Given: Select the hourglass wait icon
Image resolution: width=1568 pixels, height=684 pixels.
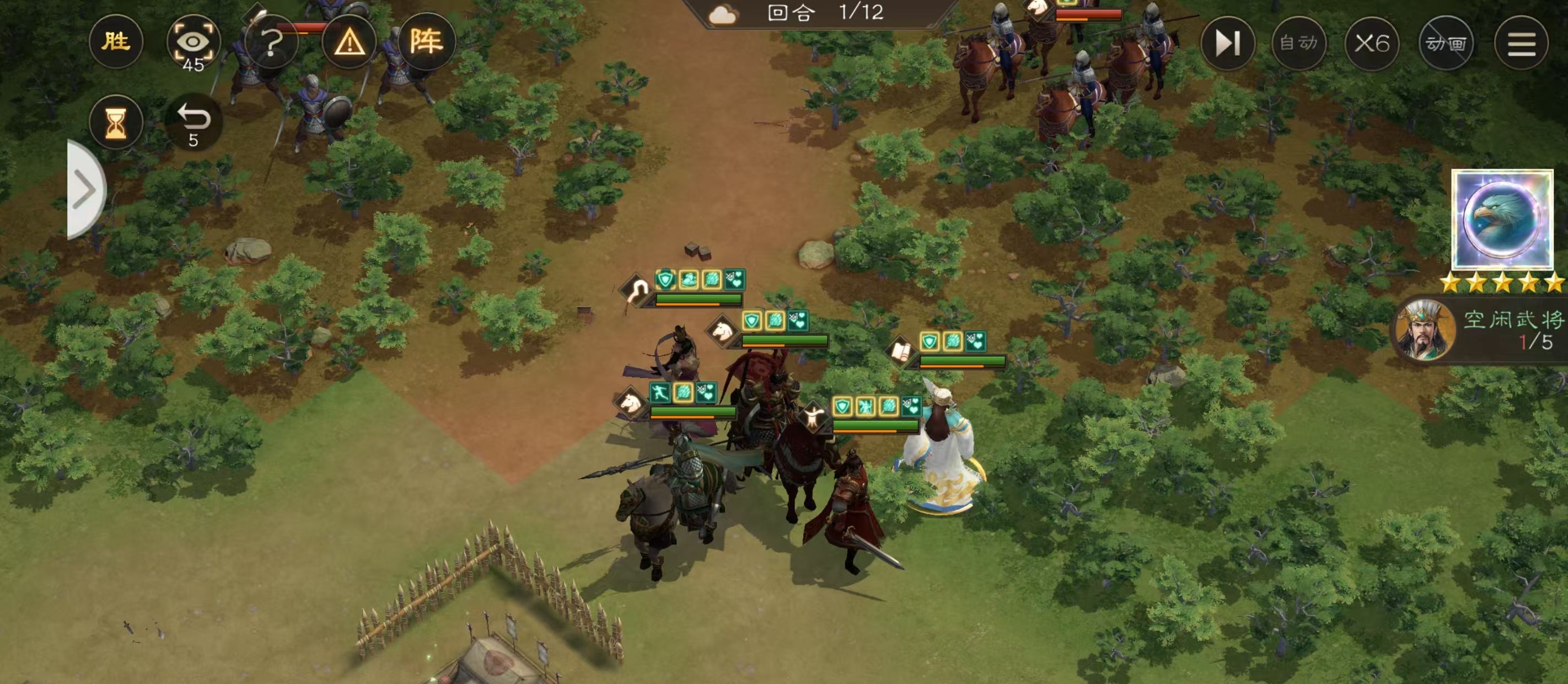Looking at the screenshot, I should pyautogui.click(x=116, y=122).
